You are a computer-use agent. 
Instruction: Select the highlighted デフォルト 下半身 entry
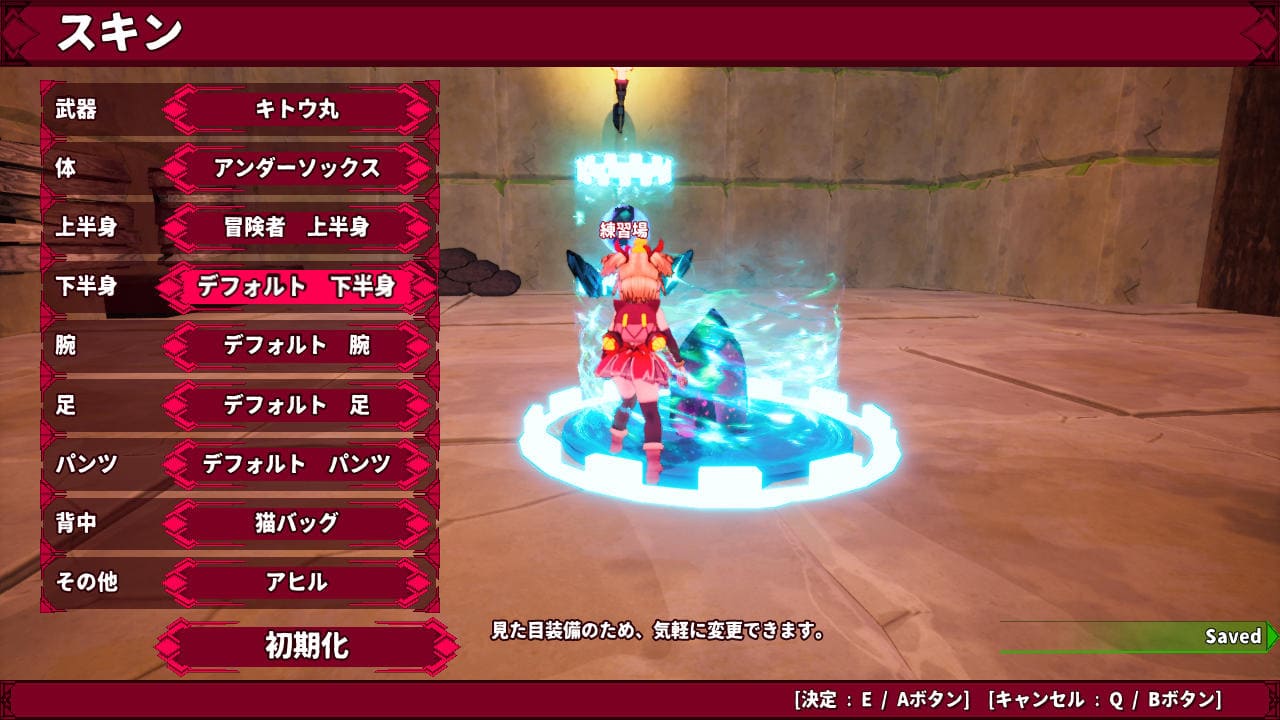297,287
